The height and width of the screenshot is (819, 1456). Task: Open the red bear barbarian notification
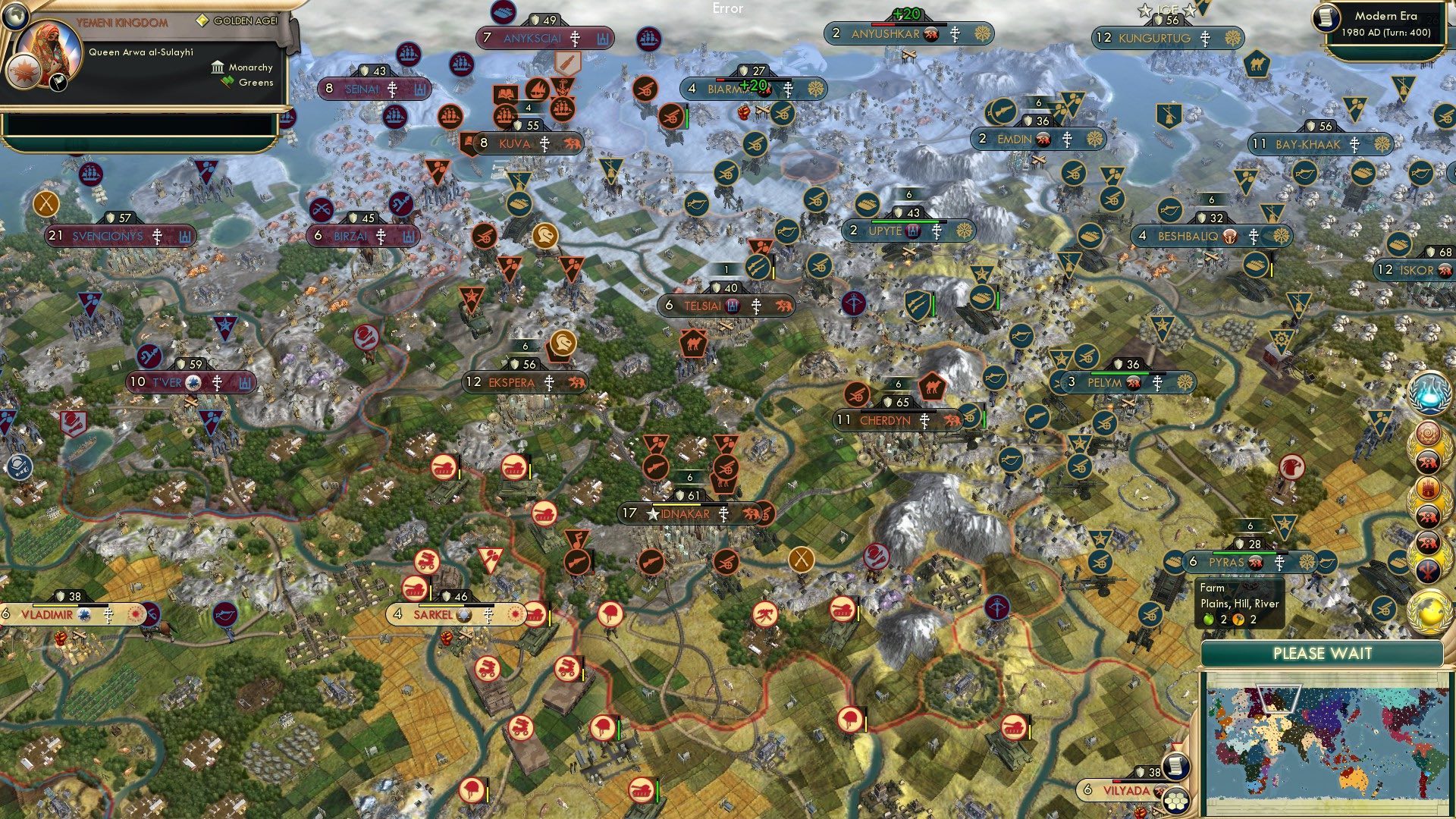[x=1428, y=460]
